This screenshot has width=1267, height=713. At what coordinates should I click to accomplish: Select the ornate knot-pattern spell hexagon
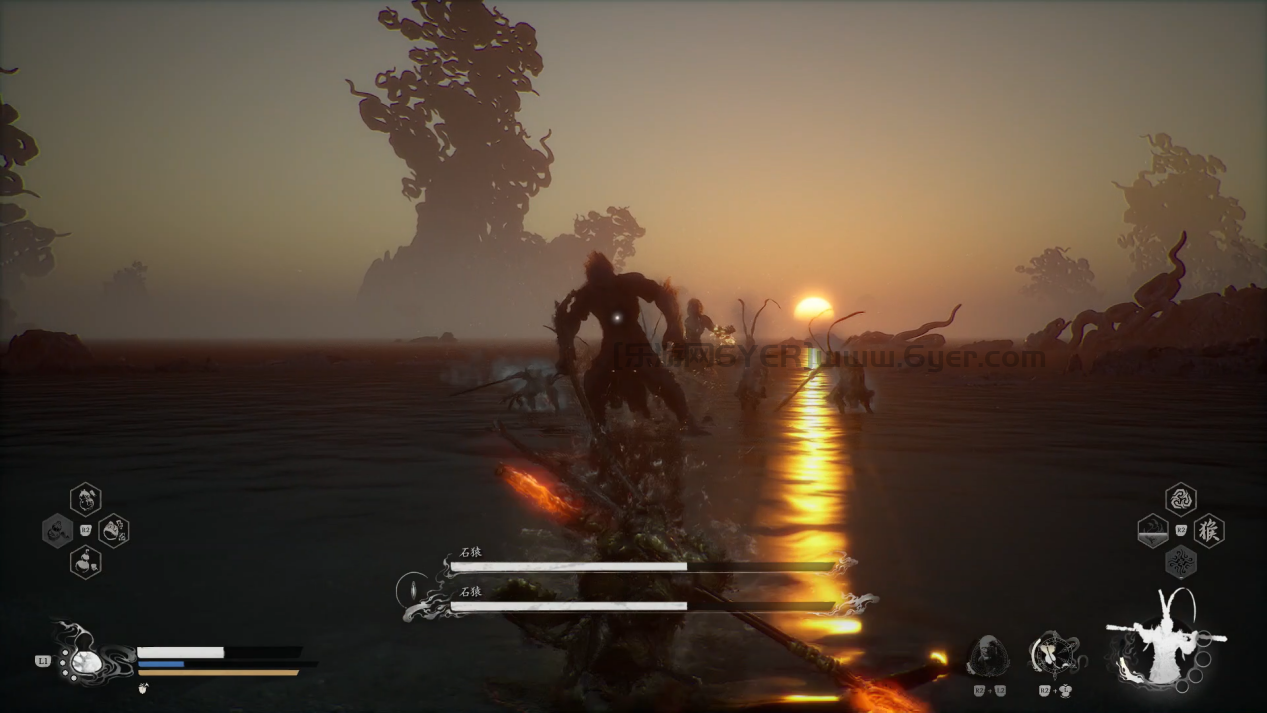click(1181, 562)
